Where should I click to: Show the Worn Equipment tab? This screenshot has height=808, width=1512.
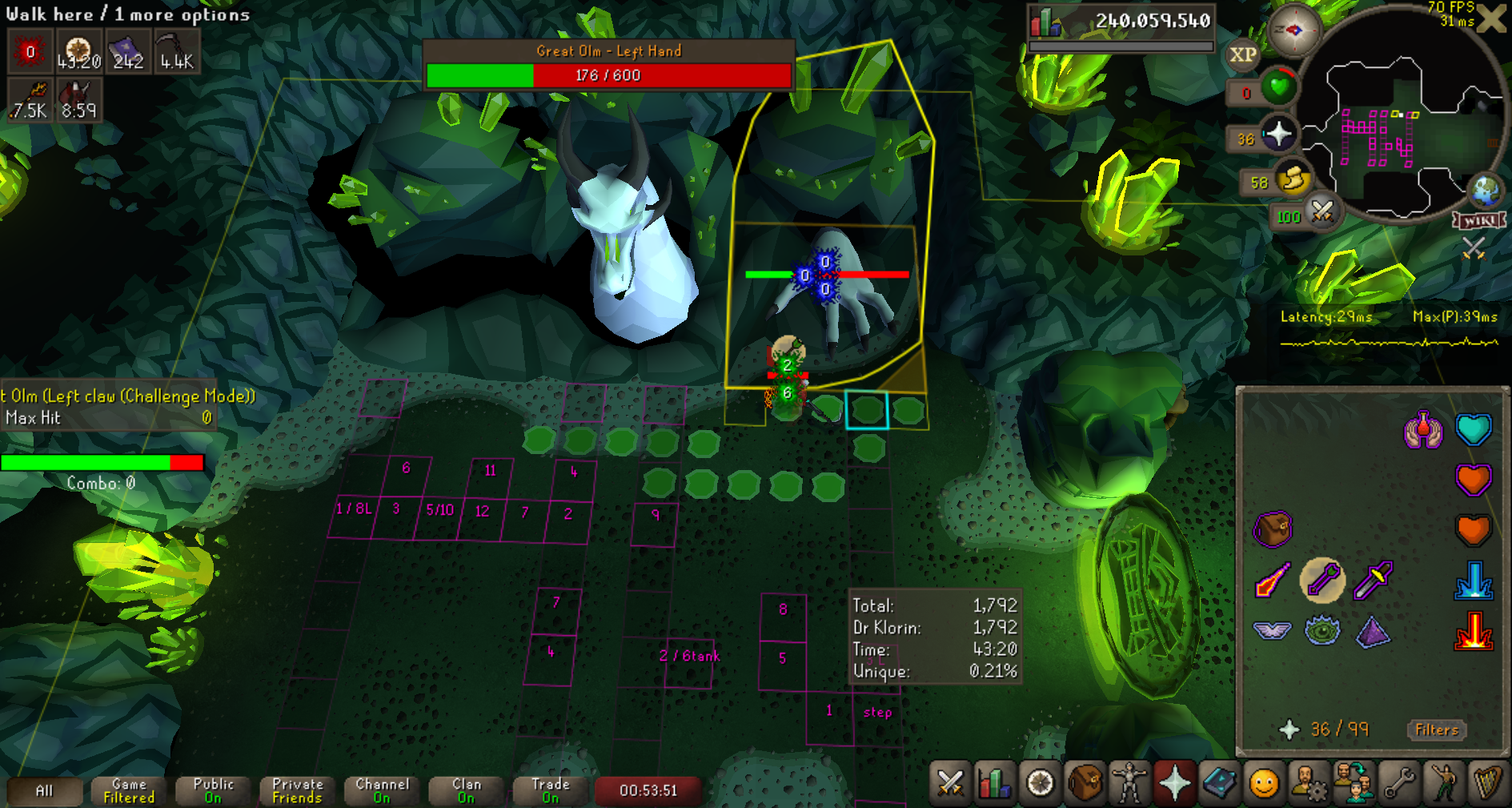1129,782
